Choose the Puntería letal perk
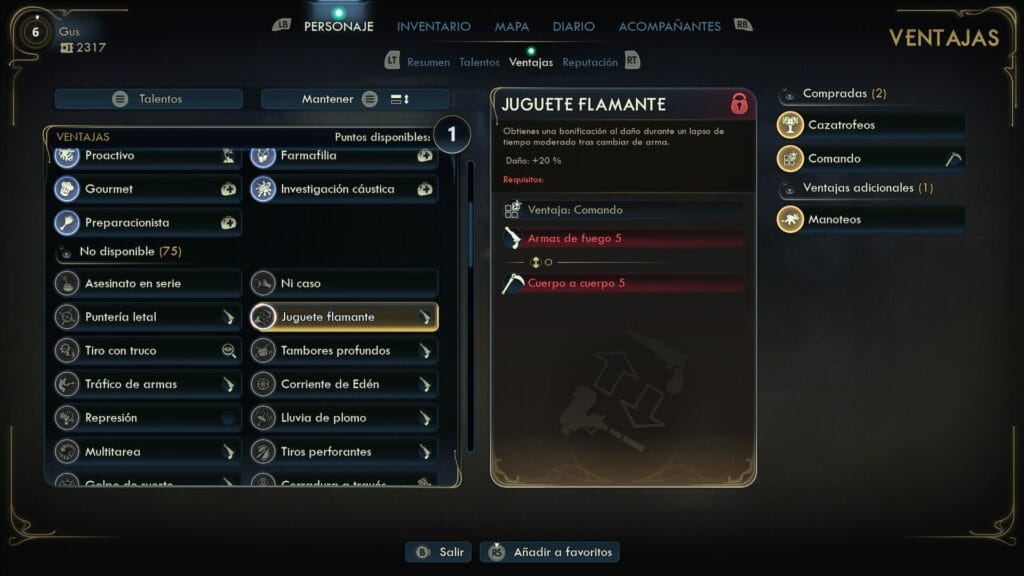Screen dimensions: 1024x576 click(x=147, y=317)
